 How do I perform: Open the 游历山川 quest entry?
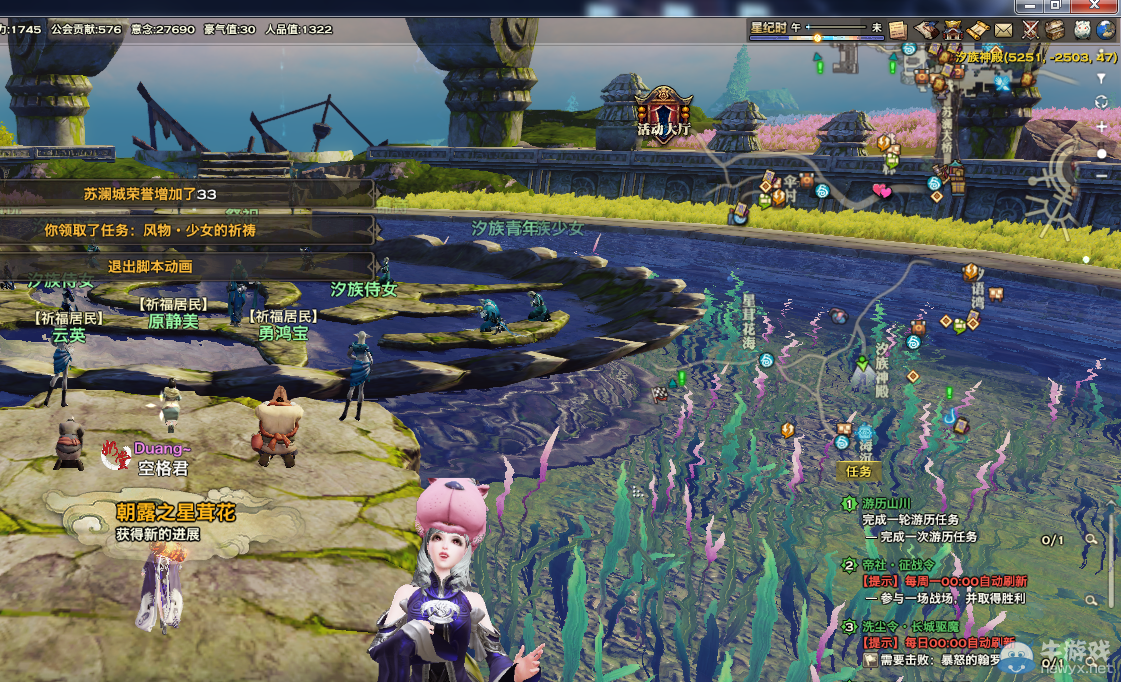(x=887, y=504)
